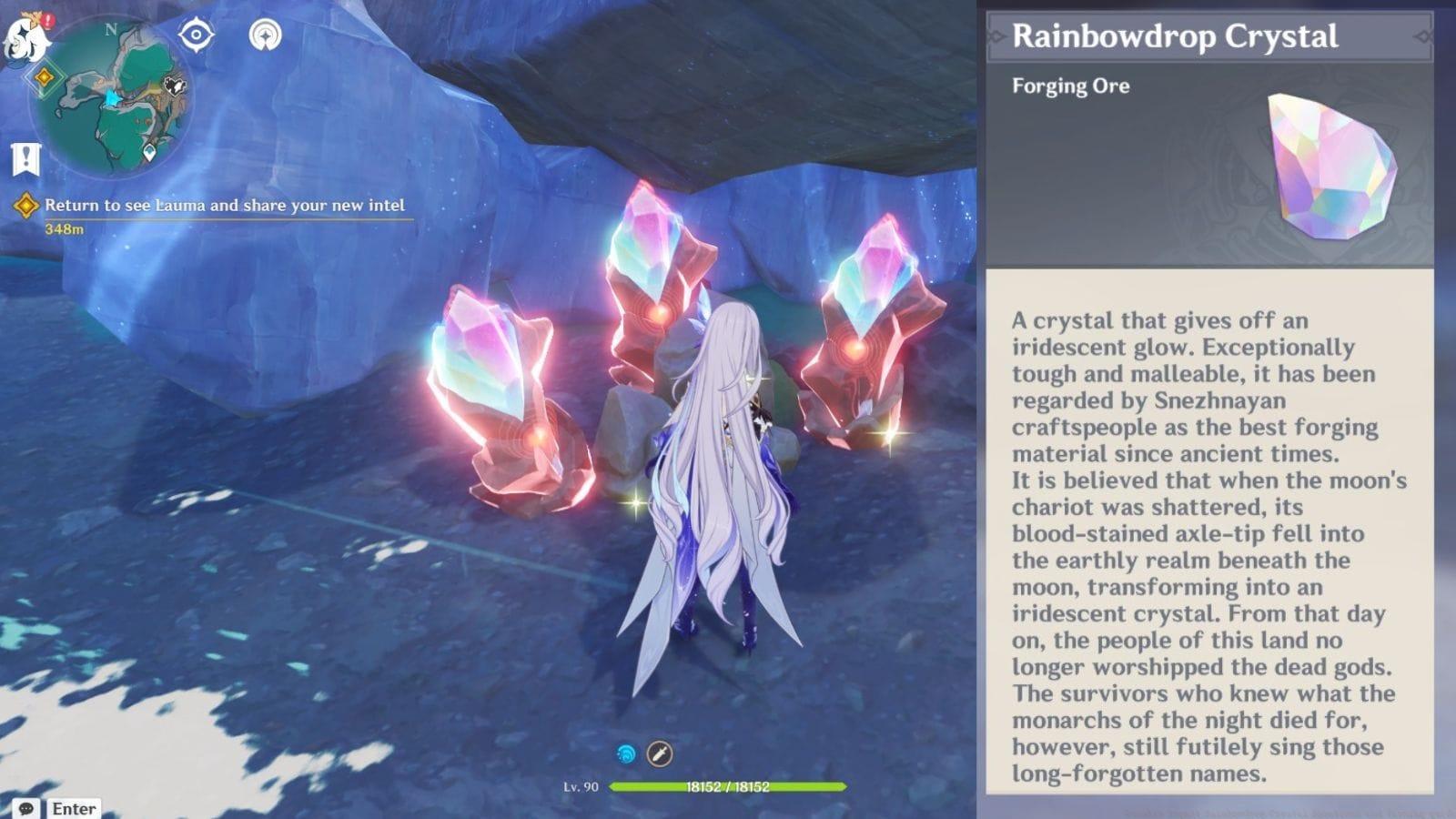Toggle Elemental Sight with the hydro swirl icon
The image size is (1456, 819).
(627, 753)
